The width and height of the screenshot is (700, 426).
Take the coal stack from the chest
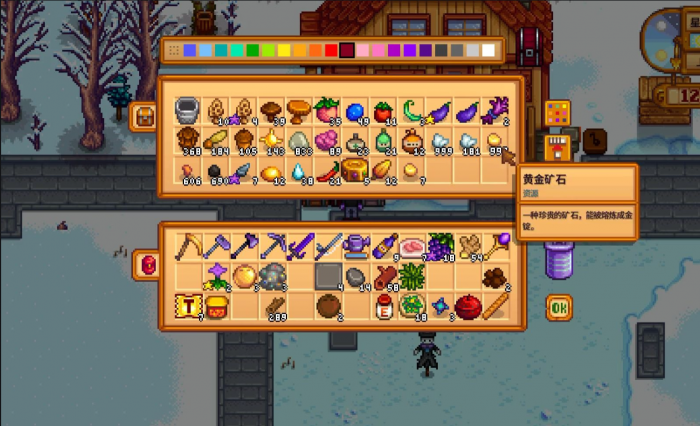(214, 174)
